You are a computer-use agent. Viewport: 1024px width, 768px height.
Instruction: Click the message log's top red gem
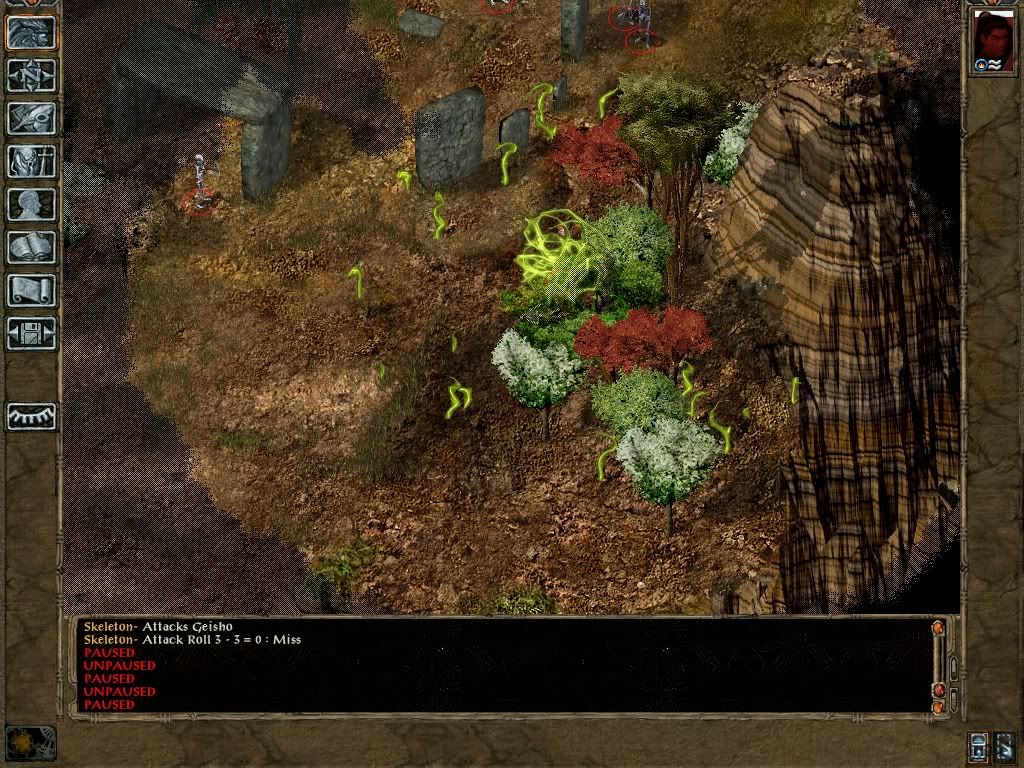938,628
